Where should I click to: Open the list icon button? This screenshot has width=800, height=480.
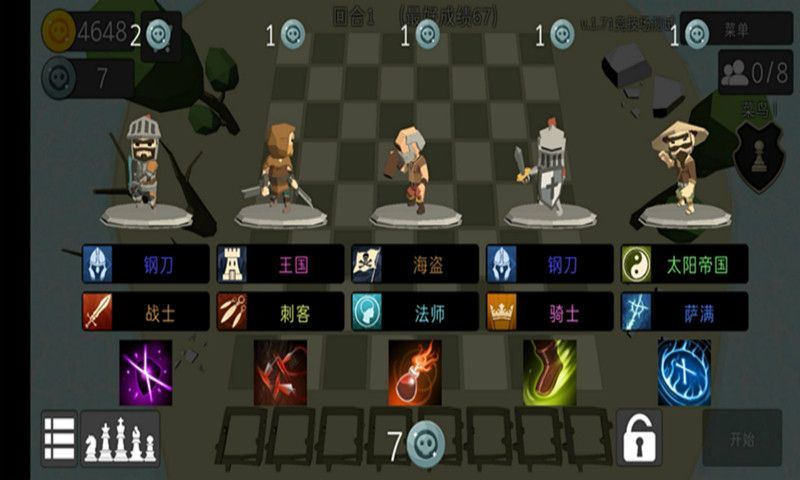click(x=60, y=438)
